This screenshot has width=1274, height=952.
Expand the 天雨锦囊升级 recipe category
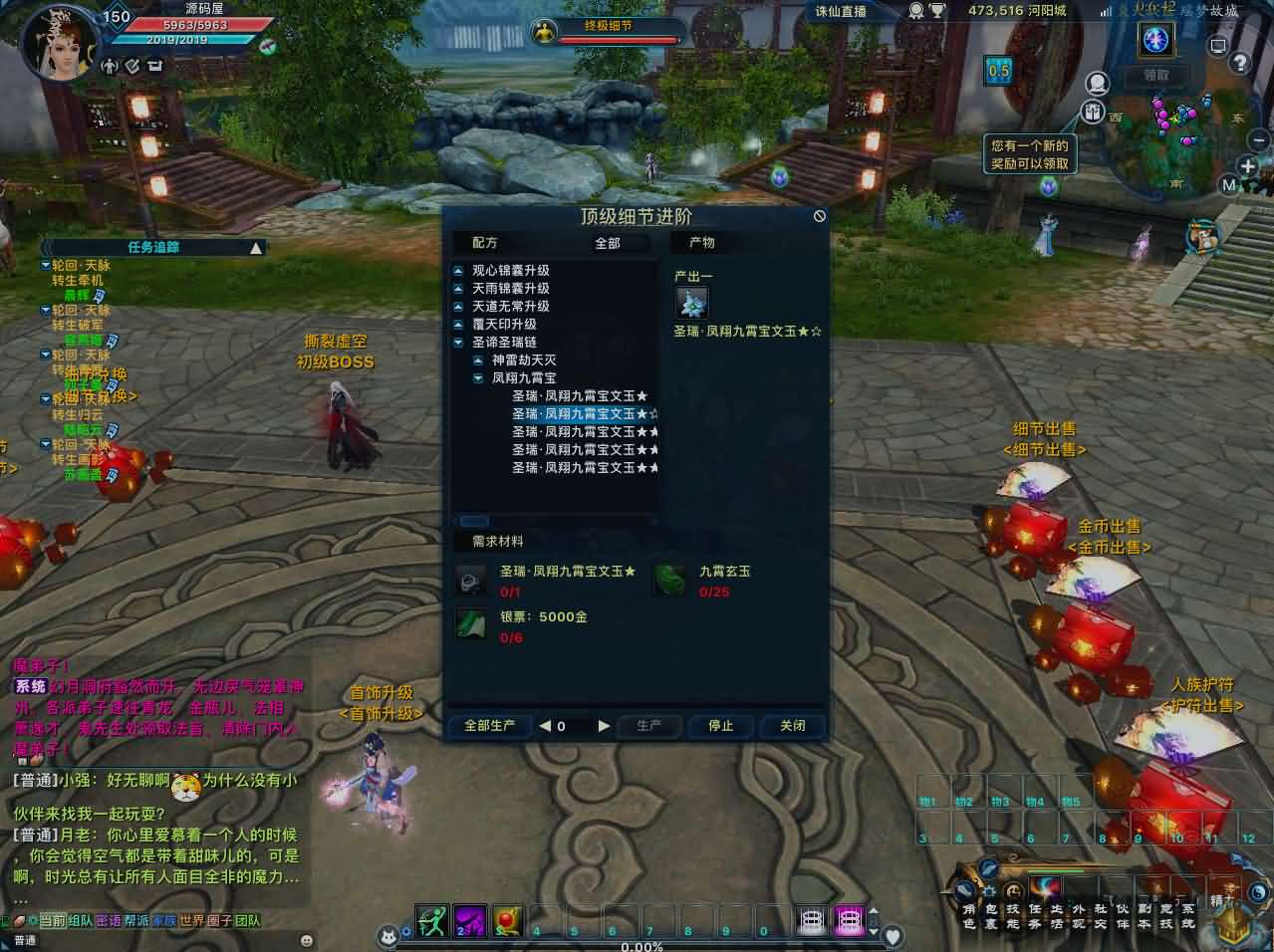[458, 289]
